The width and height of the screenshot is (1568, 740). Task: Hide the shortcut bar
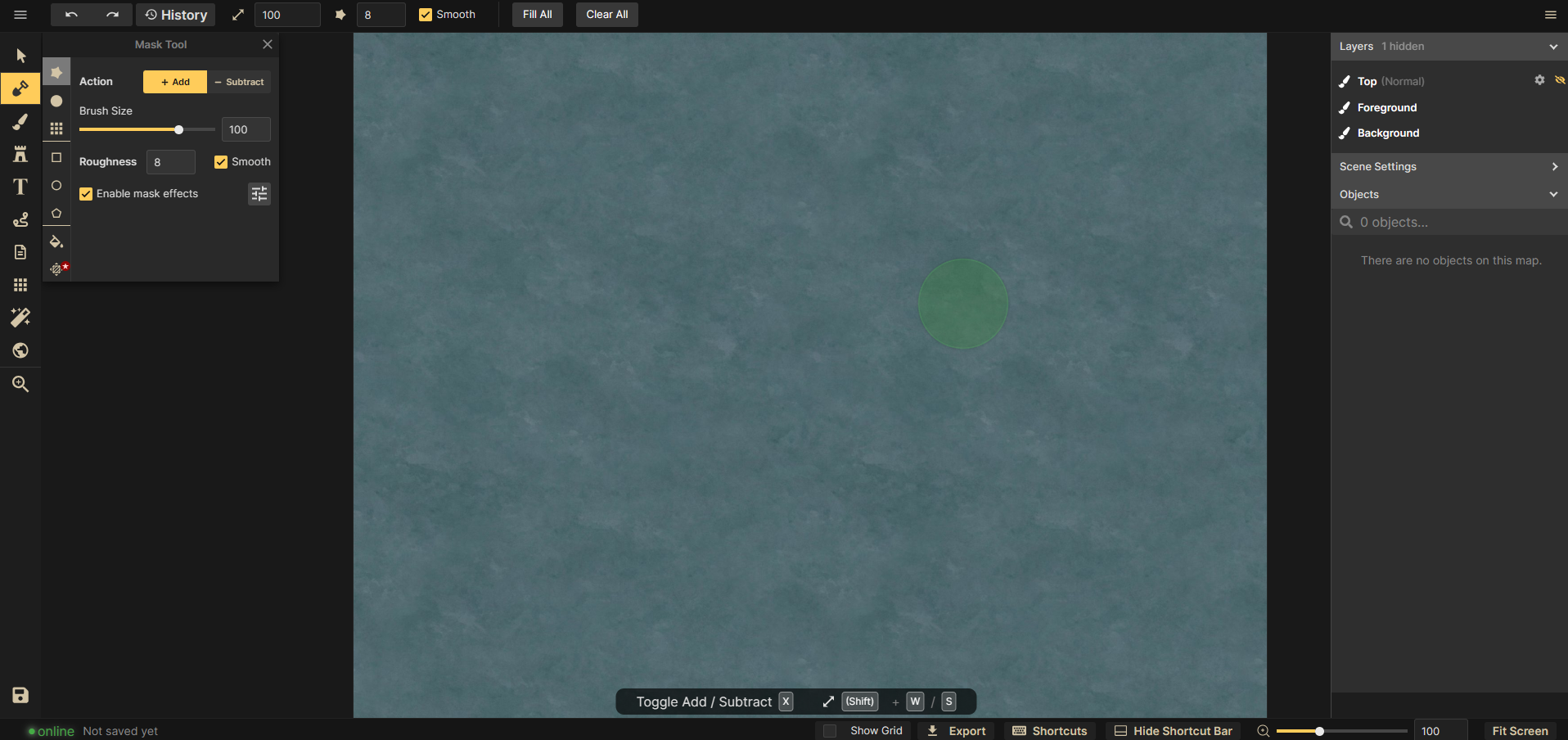point(1173,731)
